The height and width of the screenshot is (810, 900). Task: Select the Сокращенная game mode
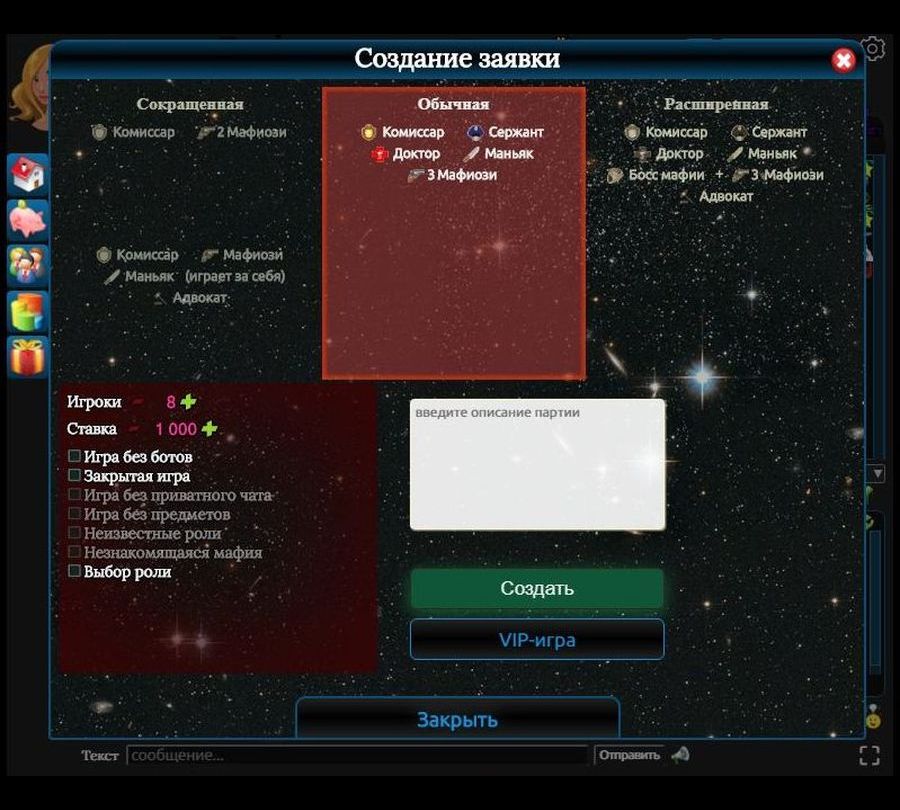pos(190,104)
